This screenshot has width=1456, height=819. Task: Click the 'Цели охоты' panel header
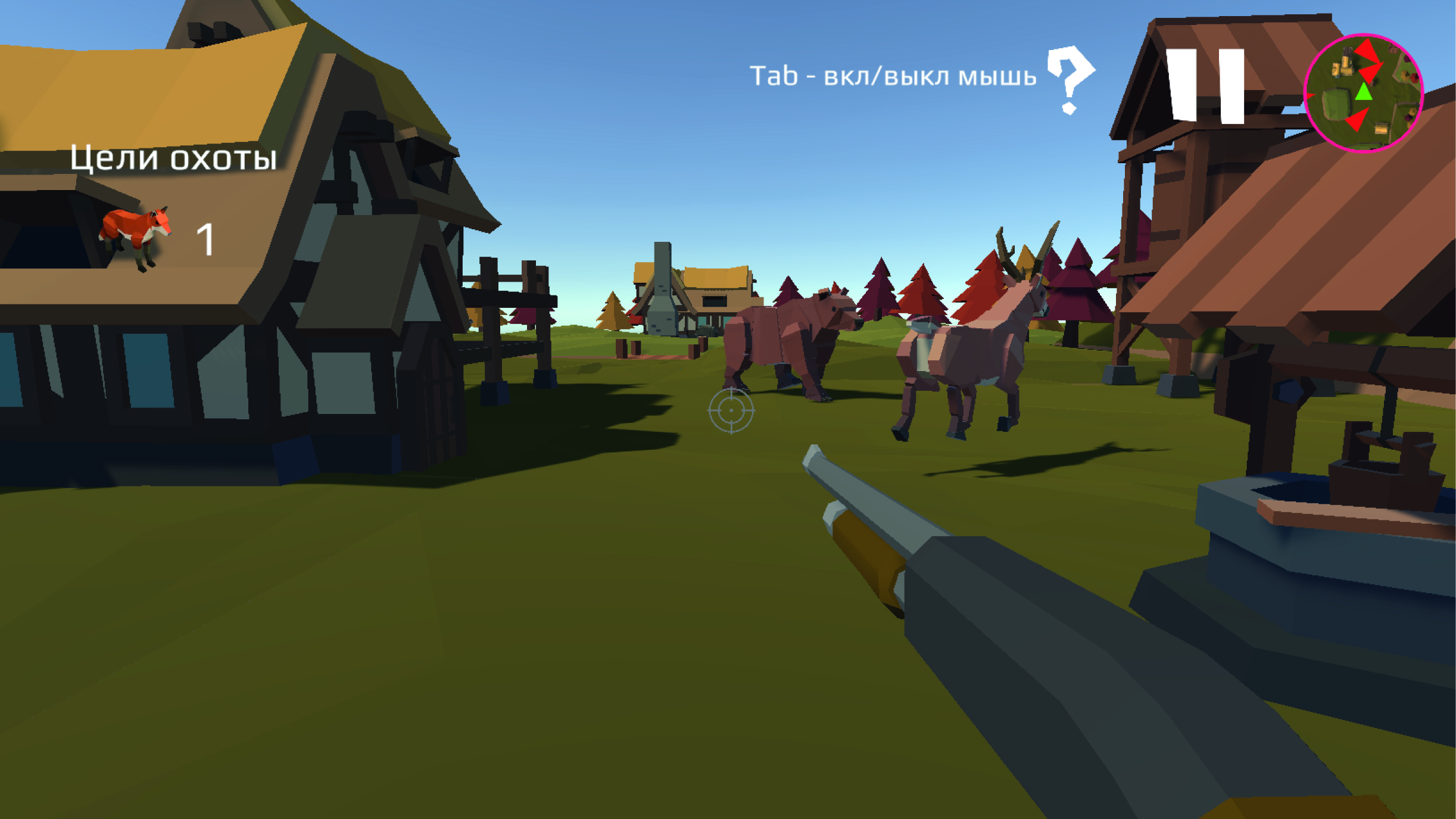pos(173,158)
